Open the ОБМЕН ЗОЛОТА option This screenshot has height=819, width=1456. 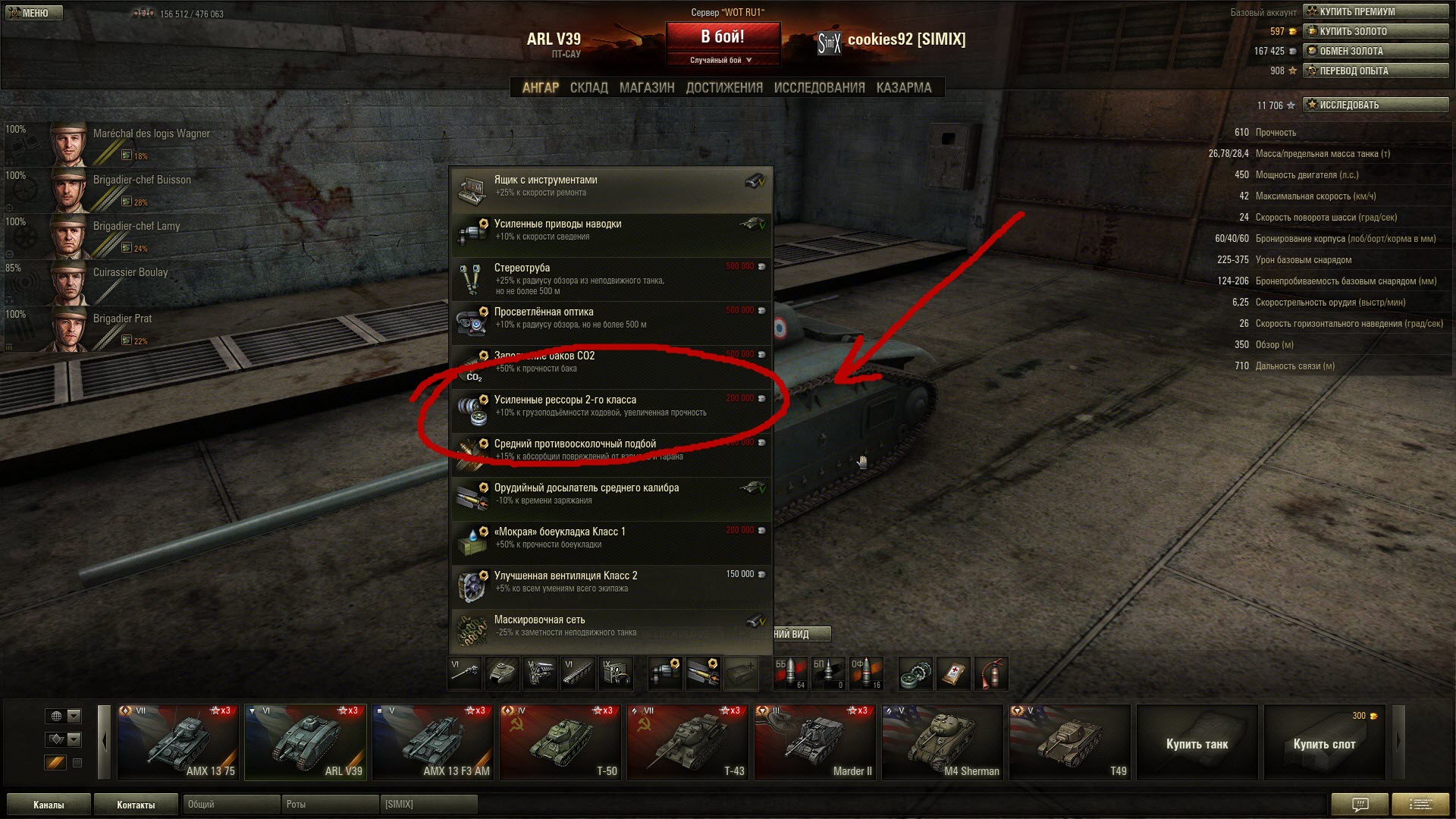(1375, 51)
